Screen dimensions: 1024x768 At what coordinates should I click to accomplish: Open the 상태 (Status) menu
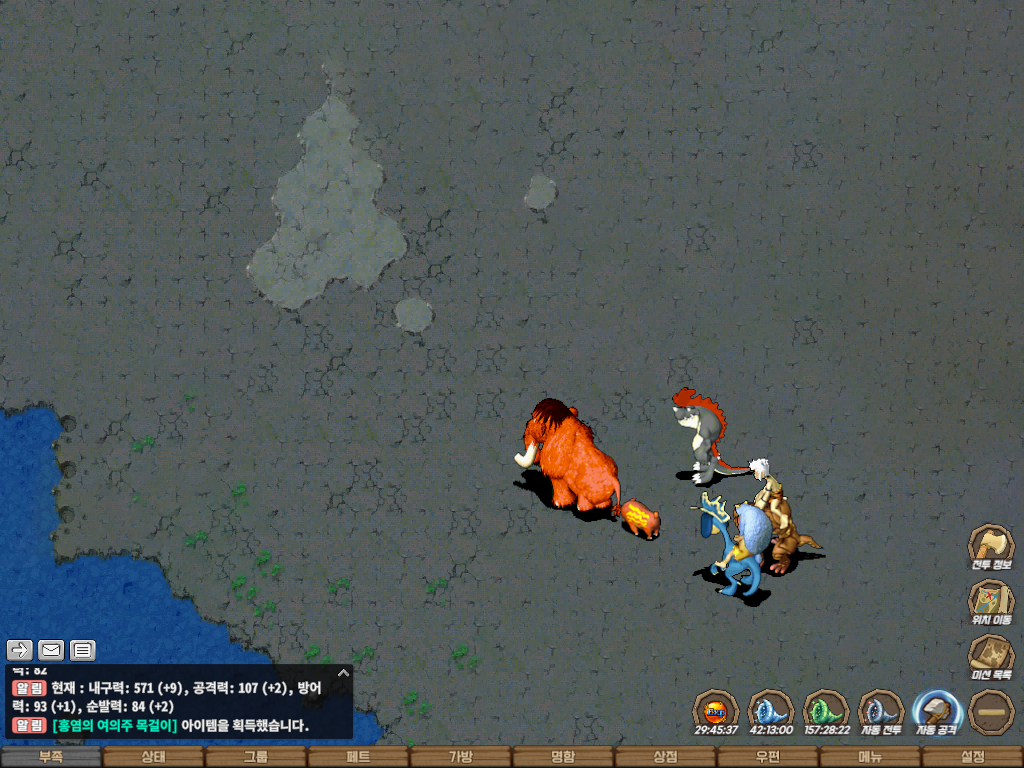(x=153, y=757)
